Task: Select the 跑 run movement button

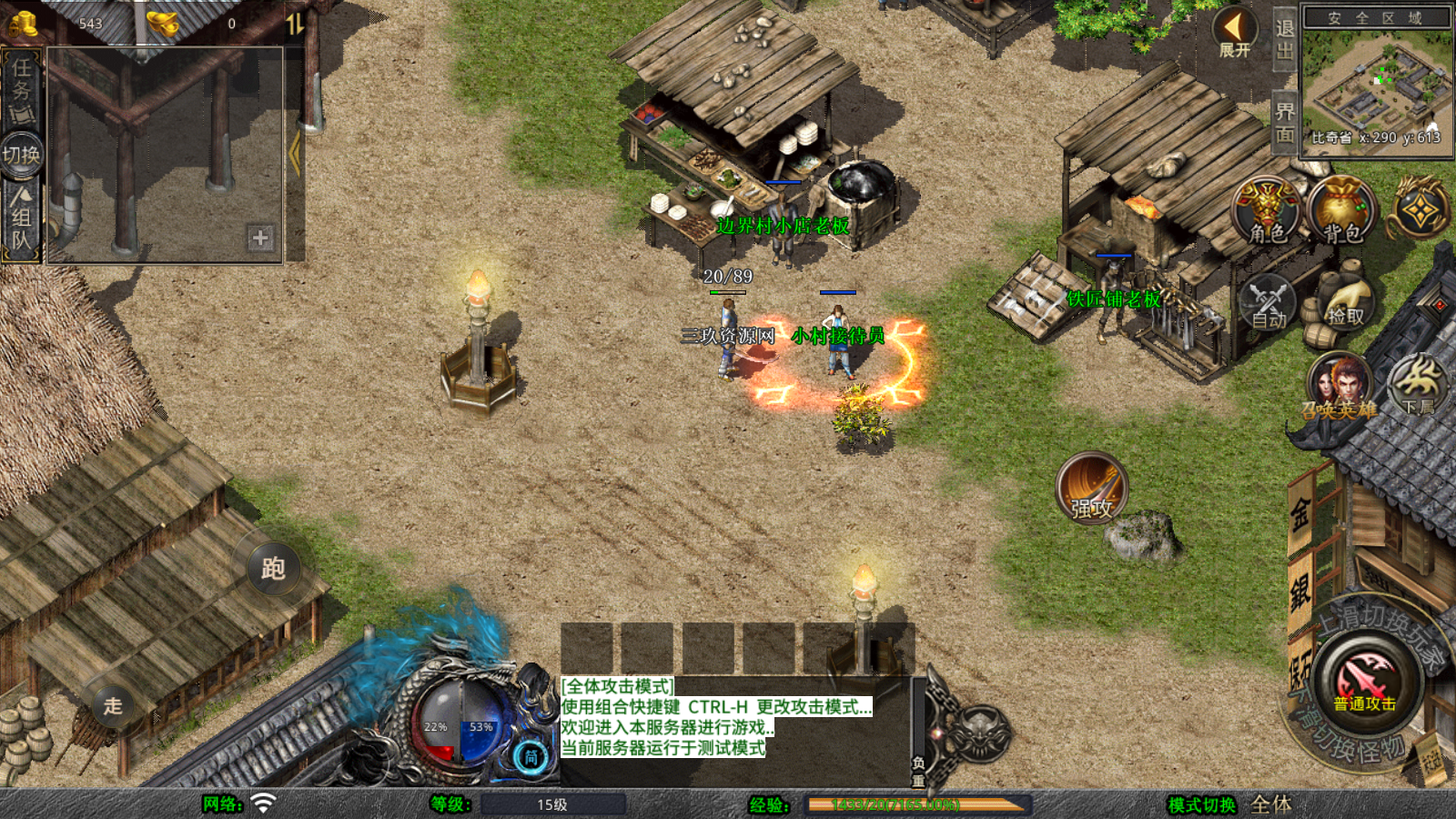Action: coord(273,569)
